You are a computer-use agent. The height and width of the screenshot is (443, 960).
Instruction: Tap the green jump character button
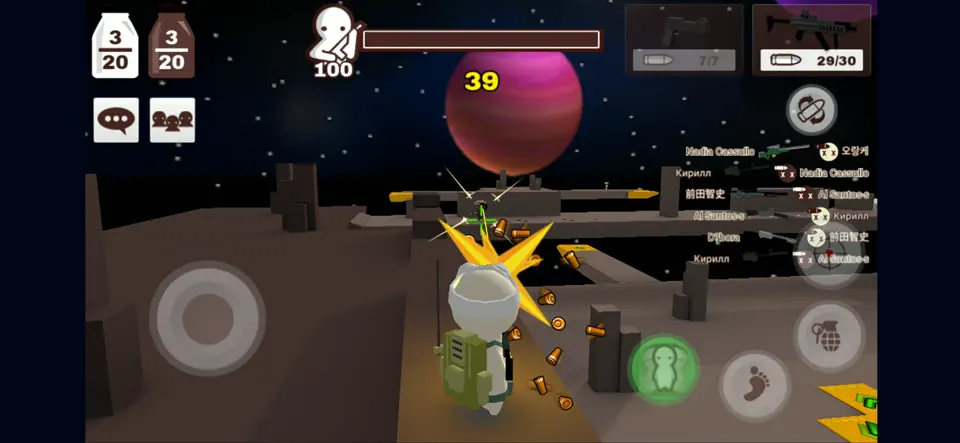coord(663,368)
